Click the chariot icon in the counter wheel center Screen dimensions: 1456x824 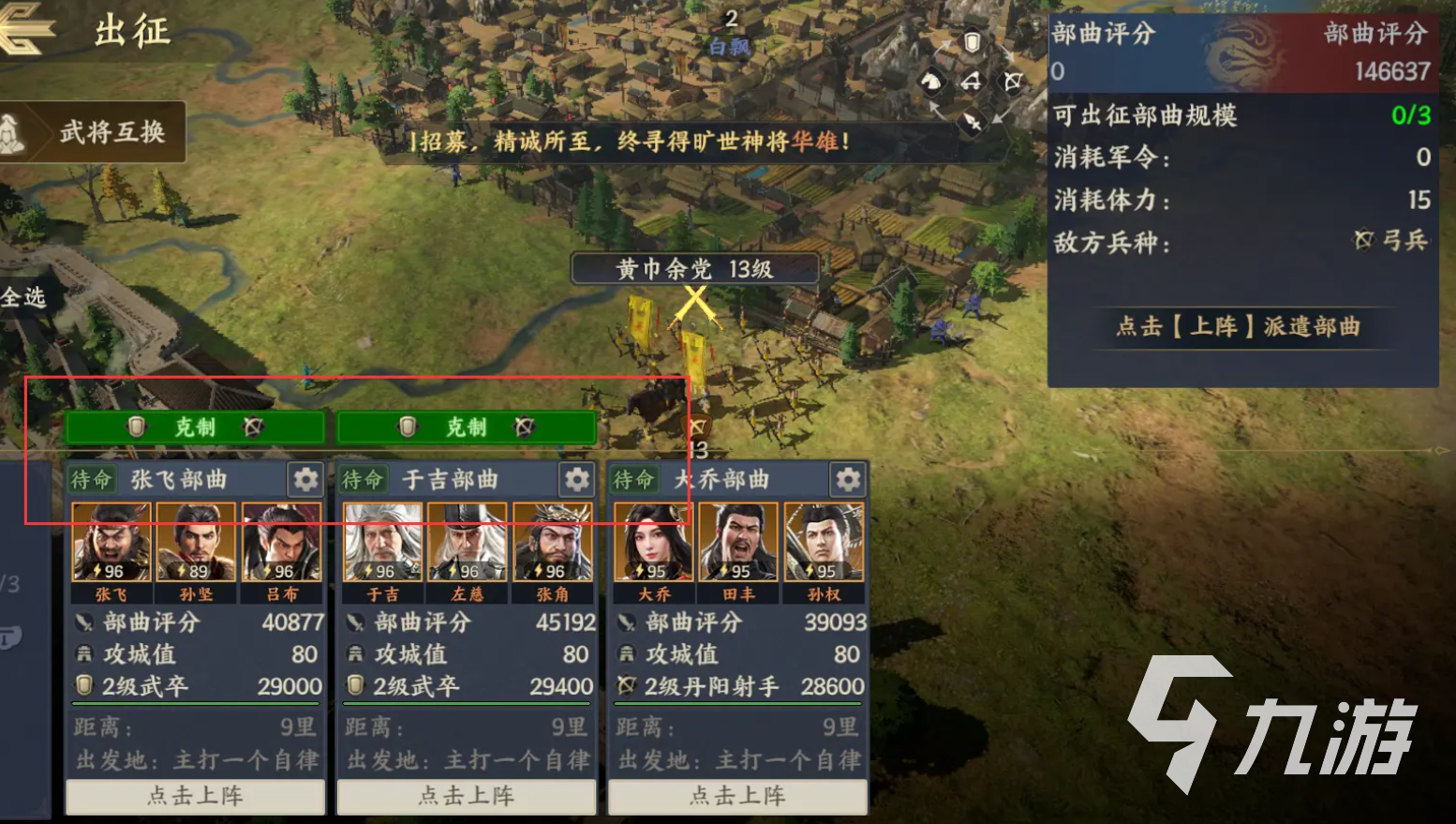[971, 81]
